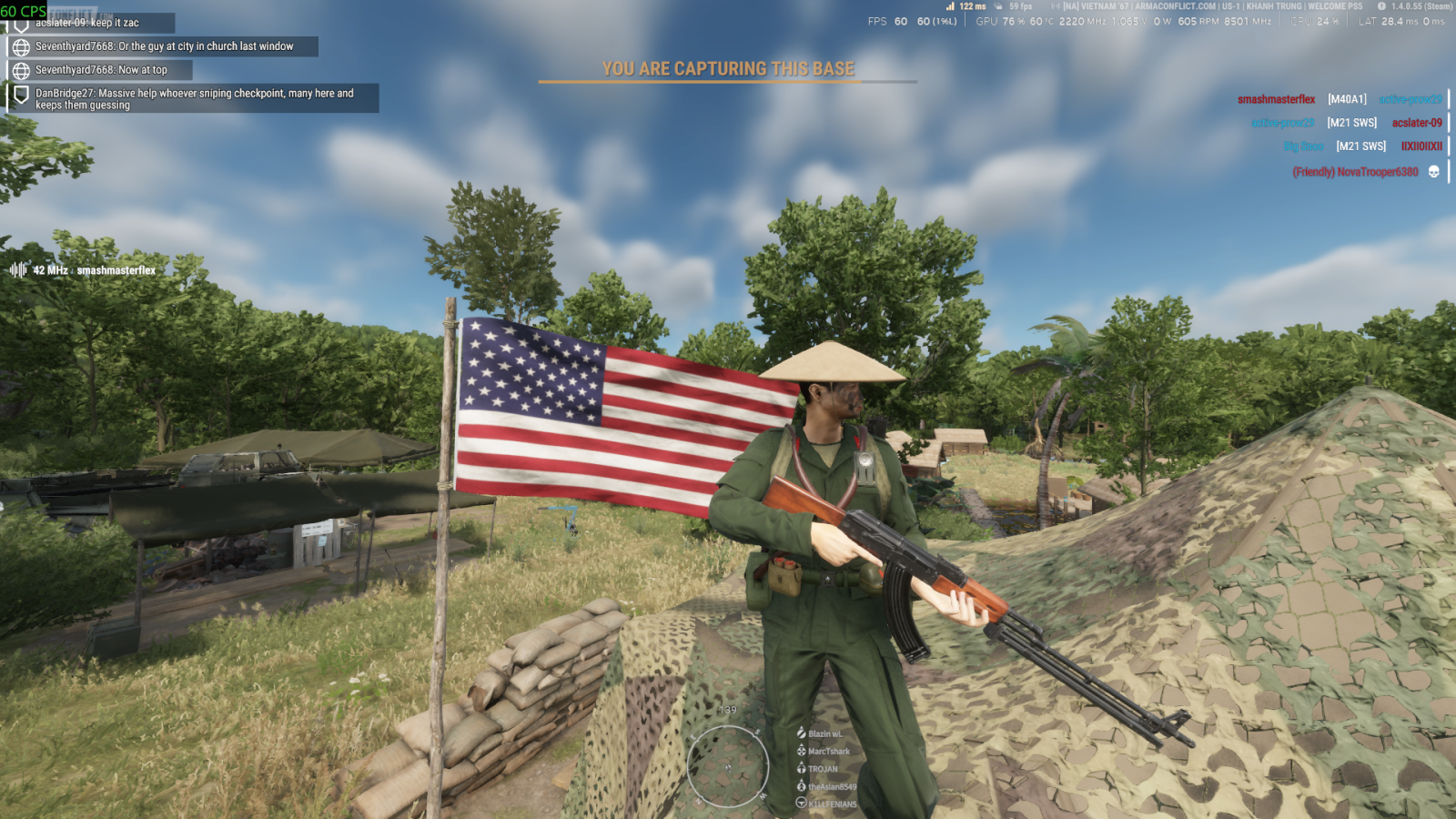This screenshot has height=819, width=1456.
Task: Open the chat line about church last window
Action: tap(164, 46)
